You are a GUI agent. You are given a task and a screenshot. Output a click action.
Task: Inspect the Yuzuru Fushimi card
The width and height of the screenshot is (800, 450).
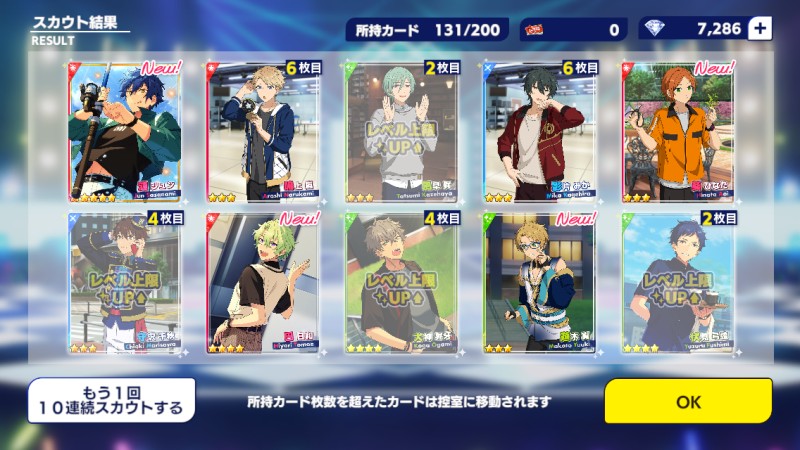coord(677,283)
